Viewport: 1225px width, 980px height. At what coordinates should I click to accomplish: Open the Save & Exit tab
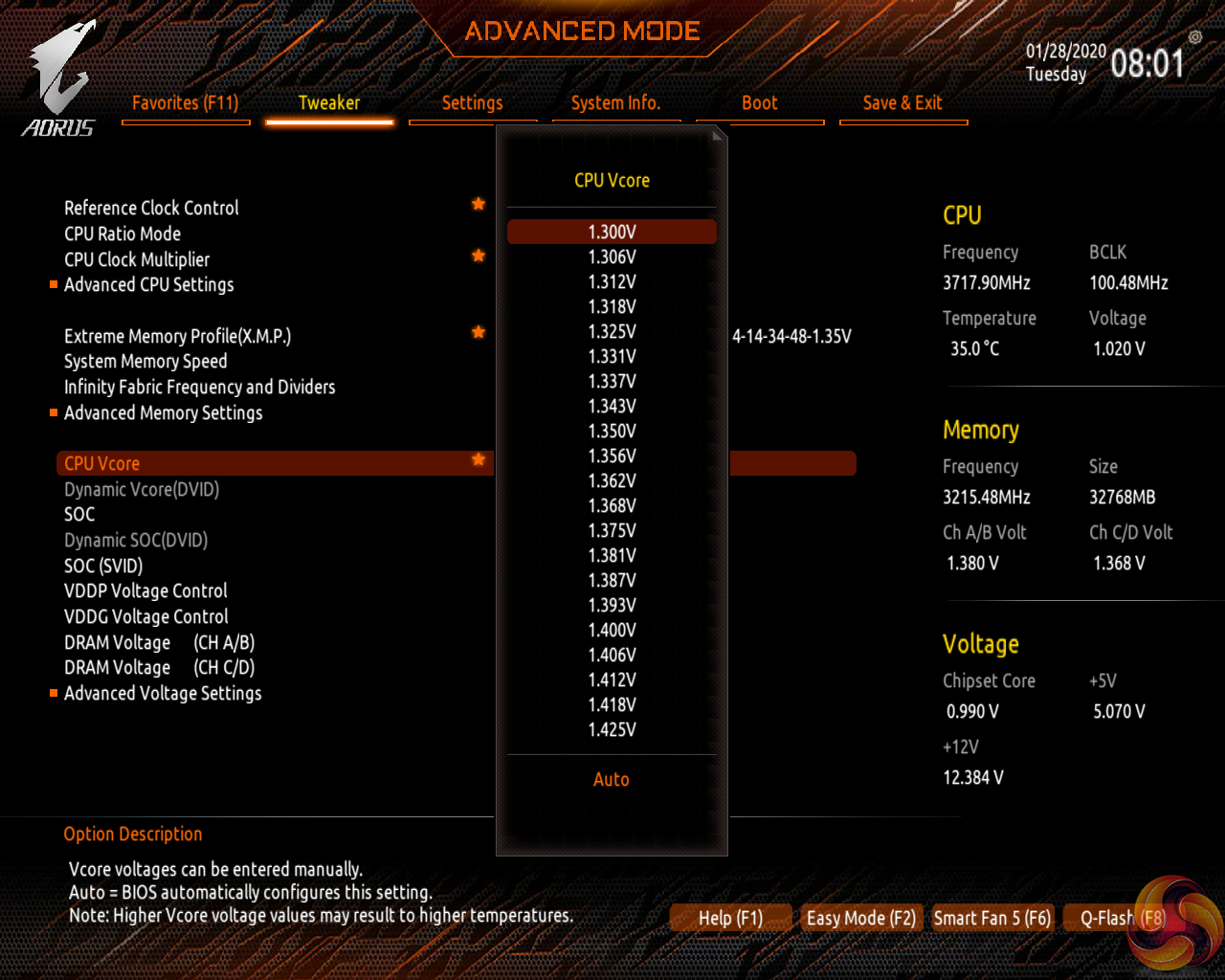[902, 103]
